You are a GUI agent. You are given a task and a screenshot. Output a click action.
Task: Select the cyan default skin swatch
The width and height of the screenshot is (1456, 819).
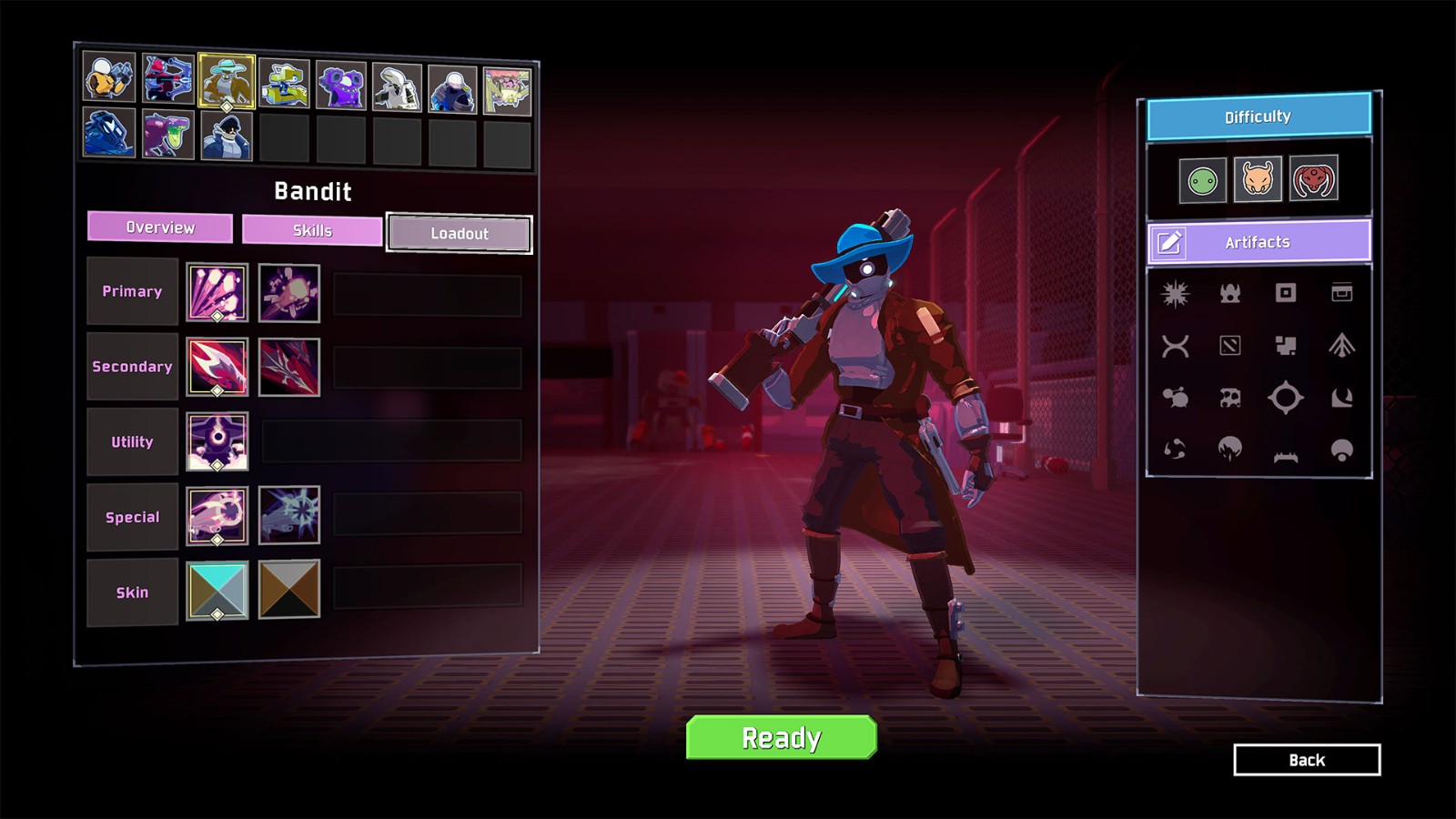click(x=217, y=591)
